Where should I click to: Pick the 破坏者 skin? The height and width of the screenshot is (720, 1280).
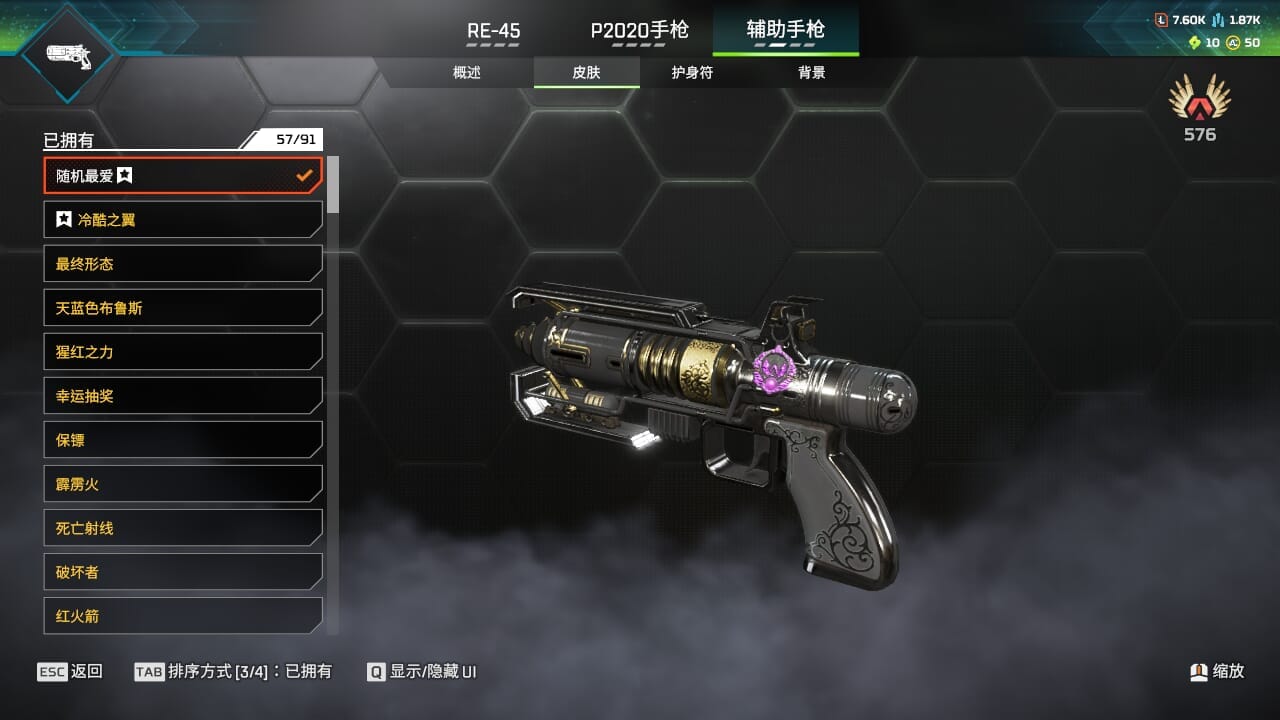183,572
